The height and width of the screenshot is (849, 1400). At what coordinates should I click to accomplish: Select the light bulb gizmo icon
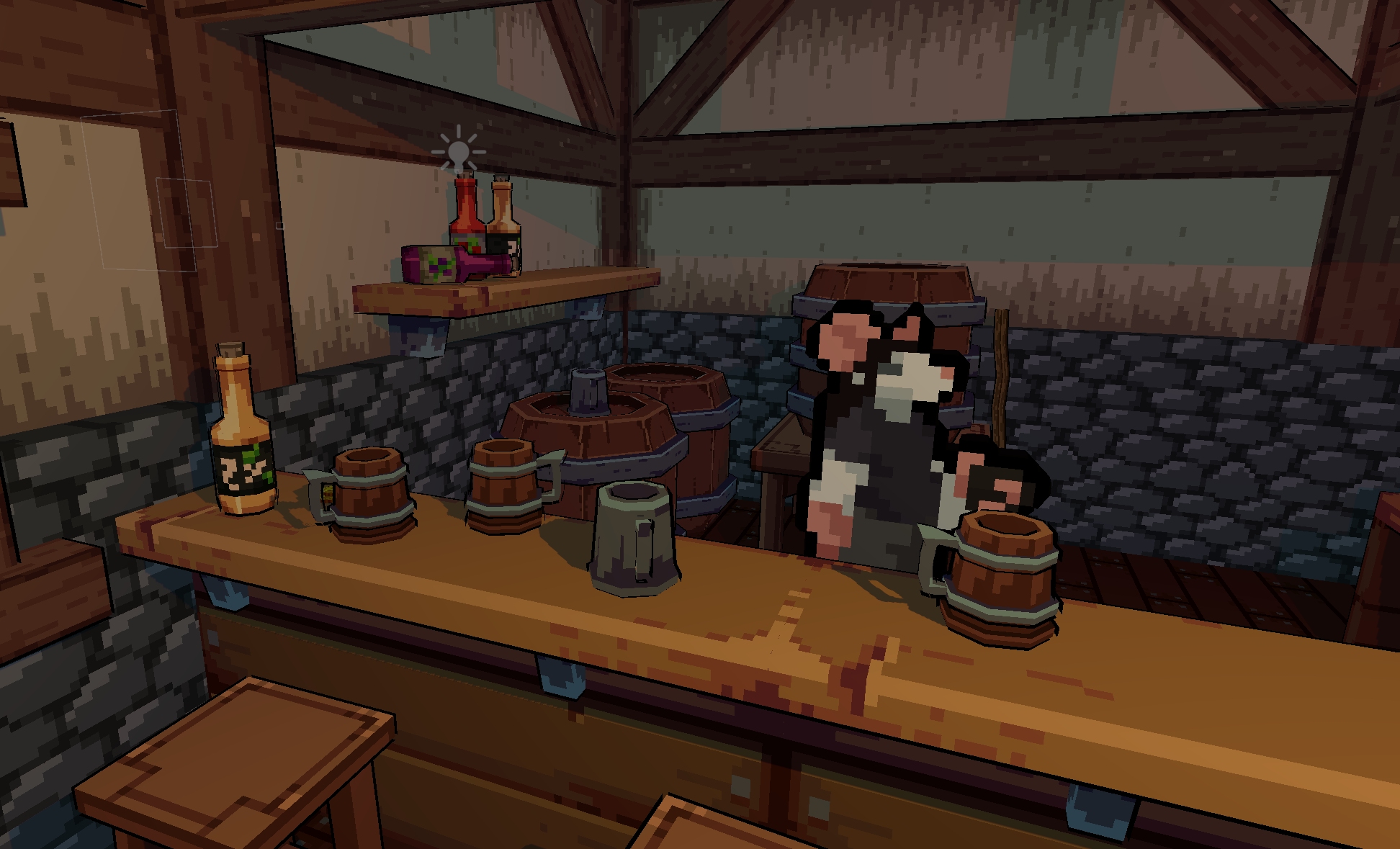459,152
